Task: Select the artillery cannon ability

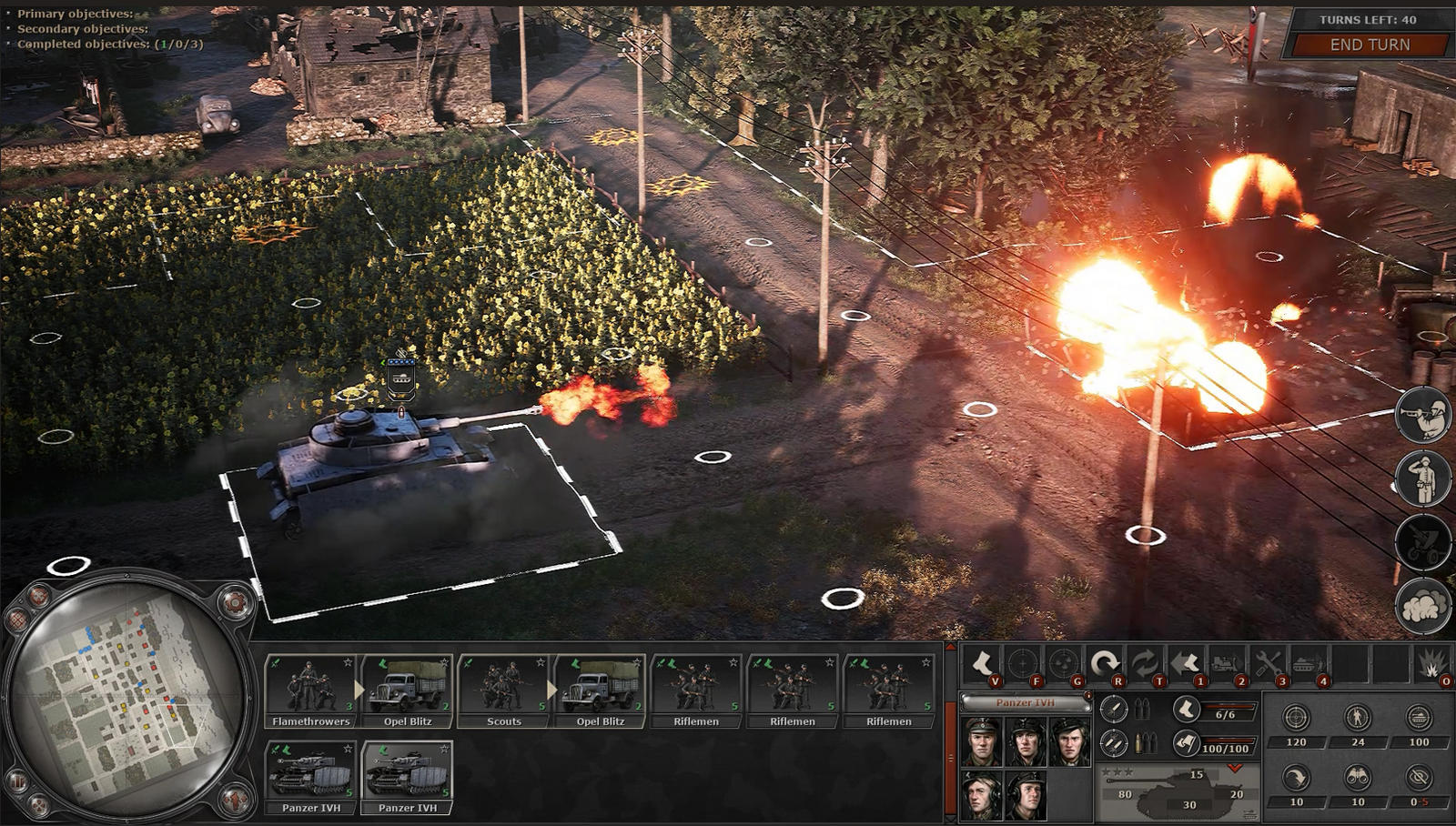Action: pos(1423,542)
